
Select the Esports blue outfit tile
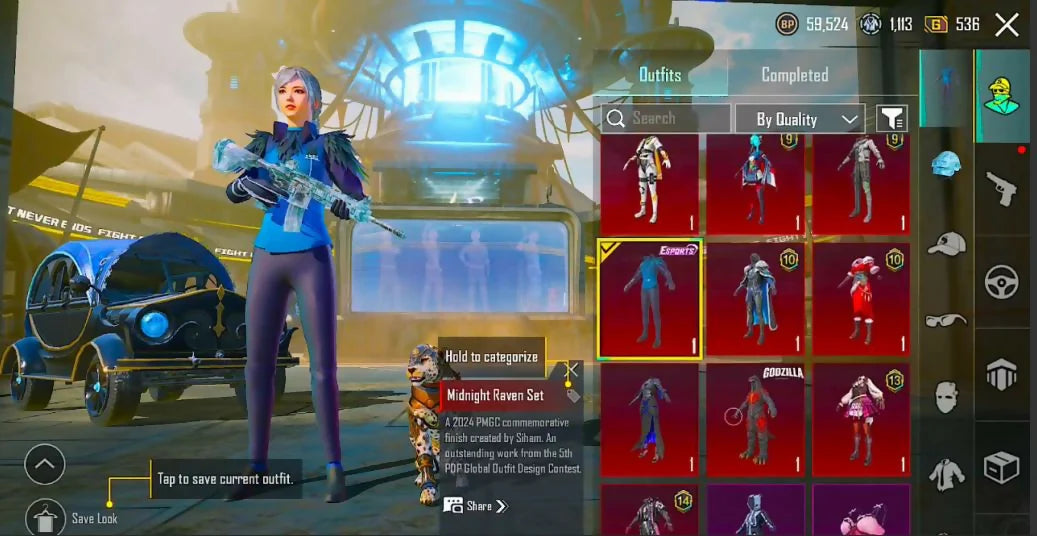(650, 298)
